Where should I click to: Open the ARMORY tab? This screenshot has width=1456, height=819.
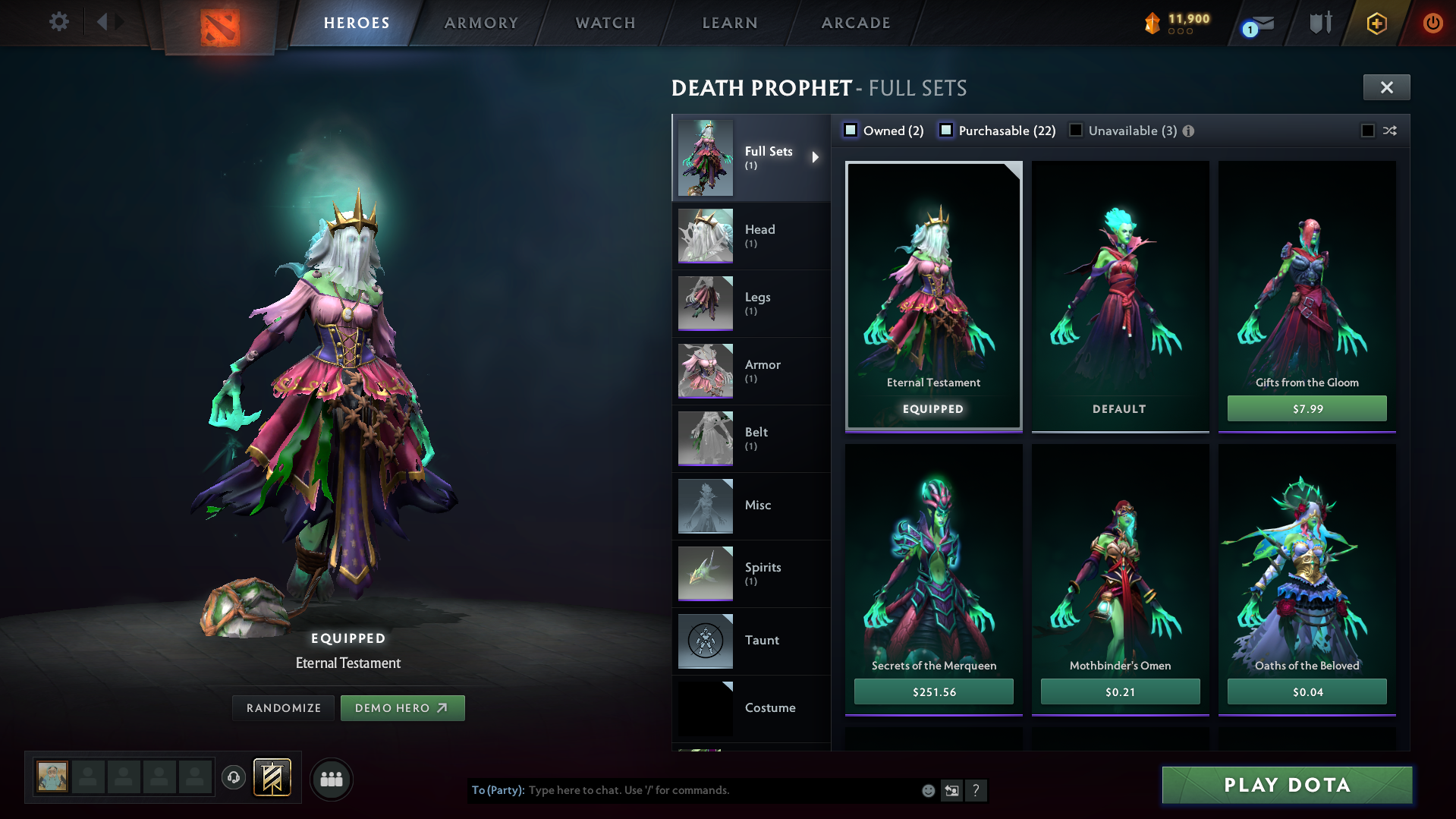click(481, 23)
